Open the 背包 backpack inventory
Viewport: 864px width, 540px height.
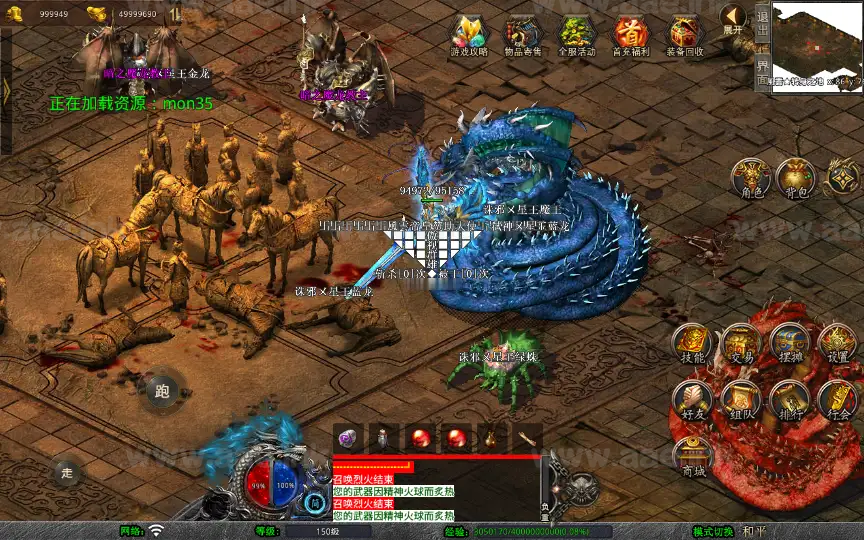click(x=797, y=177)
